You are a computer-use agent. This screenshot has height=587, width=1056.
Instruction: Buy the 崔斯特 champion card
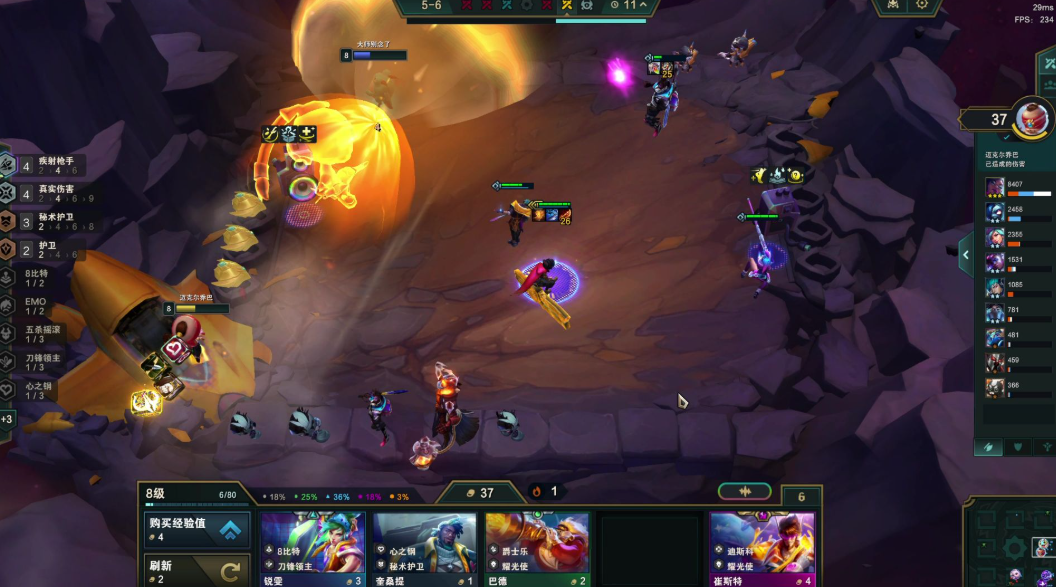762,549
